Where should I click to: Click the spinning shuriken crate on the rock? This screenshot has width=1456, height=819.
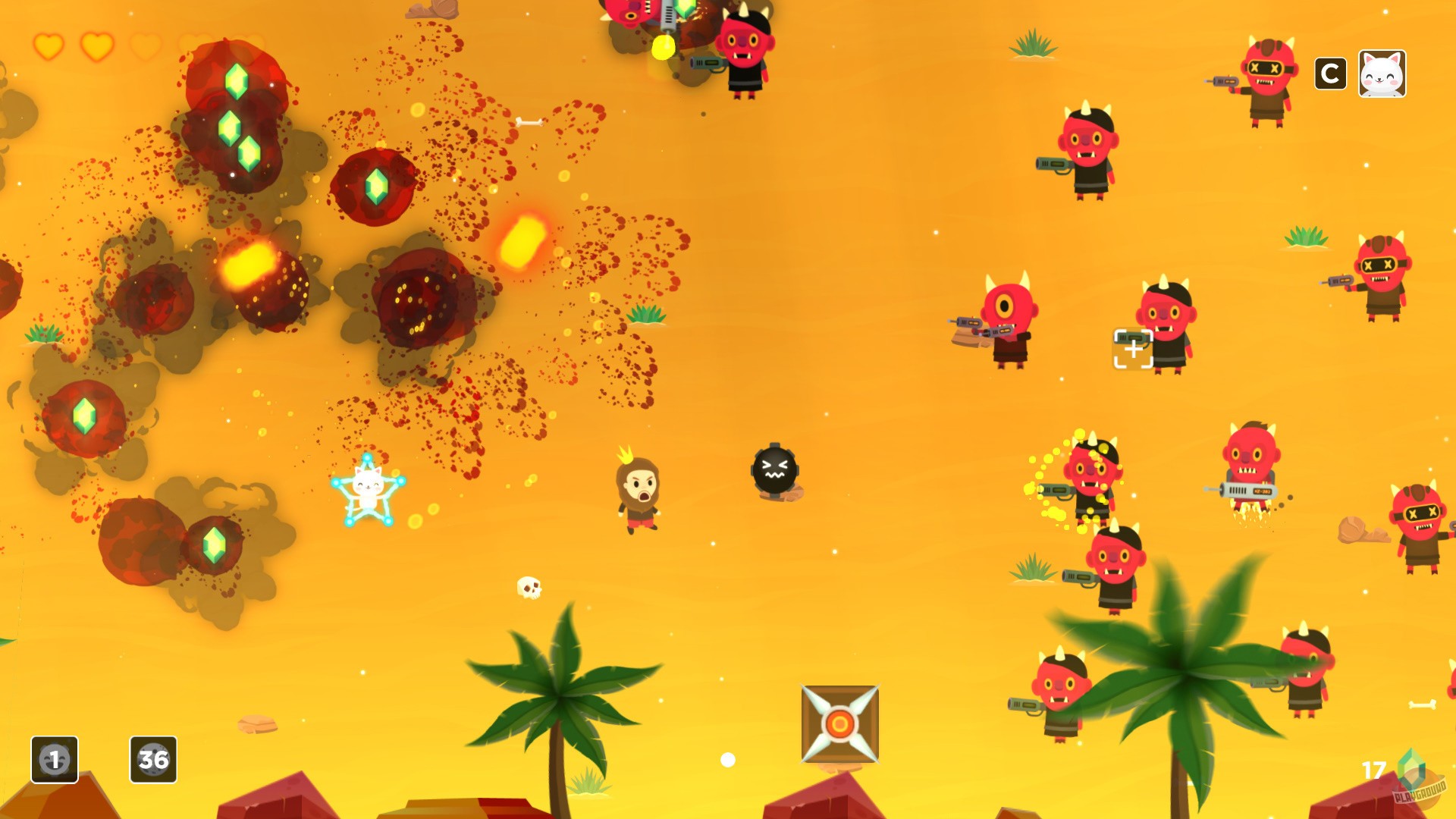point(839,721)
